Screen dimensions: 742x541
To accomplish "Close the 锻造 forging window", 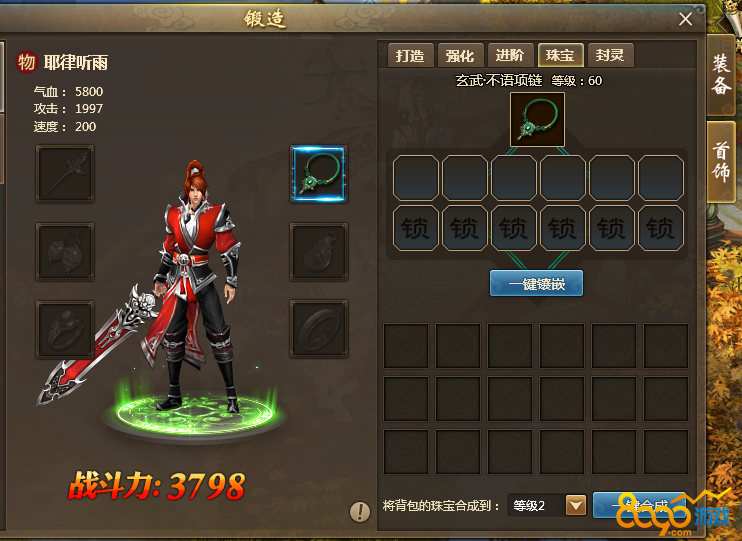I will click(685, 19).
